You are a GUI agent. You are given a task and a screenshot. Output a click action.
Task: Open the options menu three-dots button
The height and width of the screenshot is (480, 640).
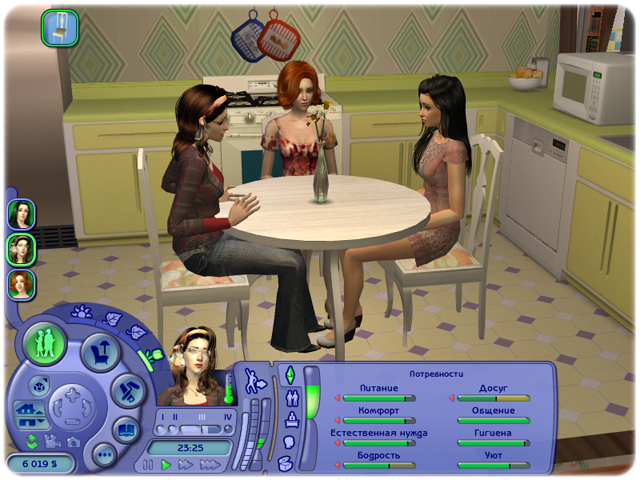tap(104, 455)
